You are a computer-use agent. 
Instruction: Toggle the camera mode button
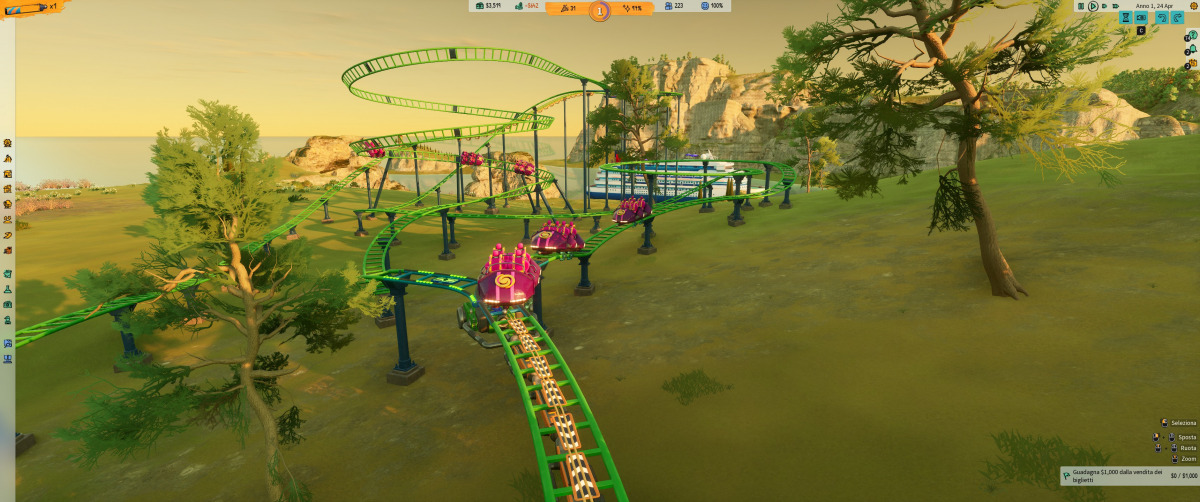pos(1141,18)
